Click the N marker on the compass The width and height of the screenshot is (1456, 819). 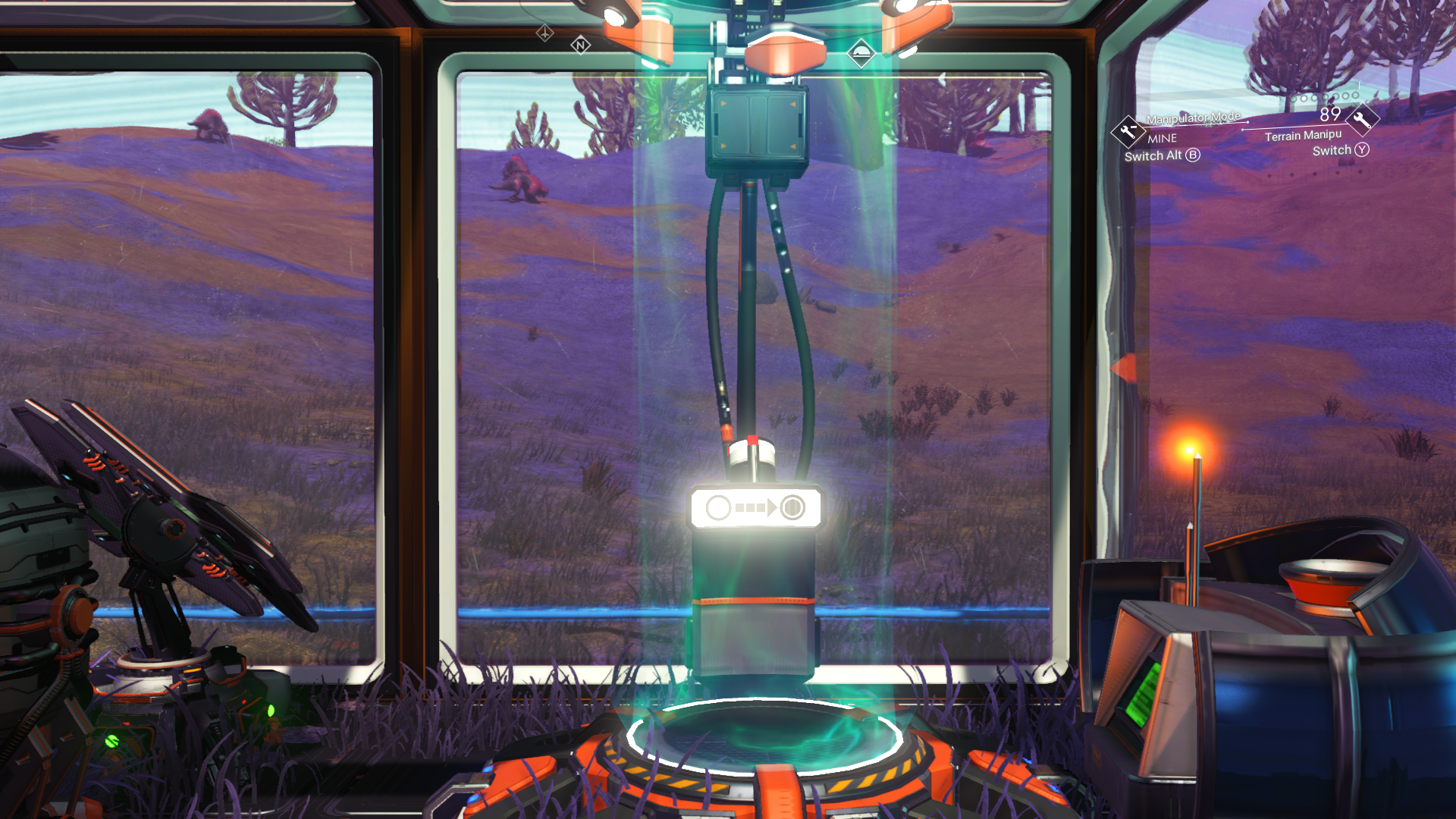coord(581,45)
